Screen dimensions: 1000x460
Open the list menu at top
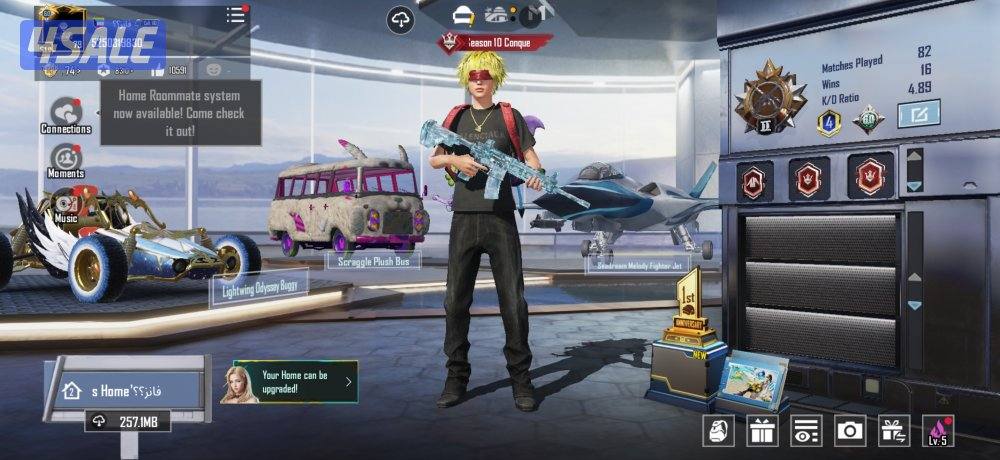coord(235,15)
